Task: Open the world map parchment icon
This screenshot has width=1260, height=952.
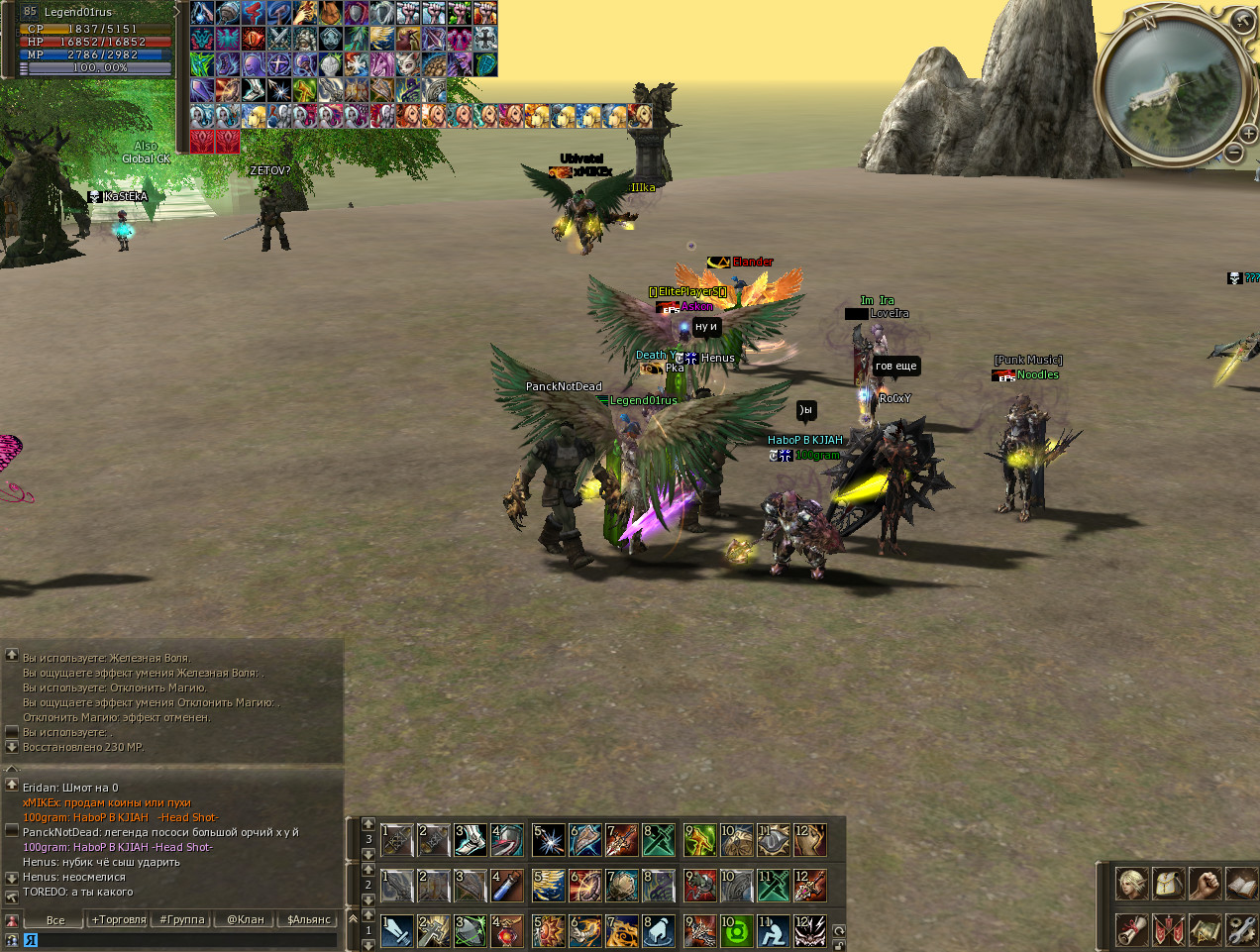Action: click(1205, 929)
